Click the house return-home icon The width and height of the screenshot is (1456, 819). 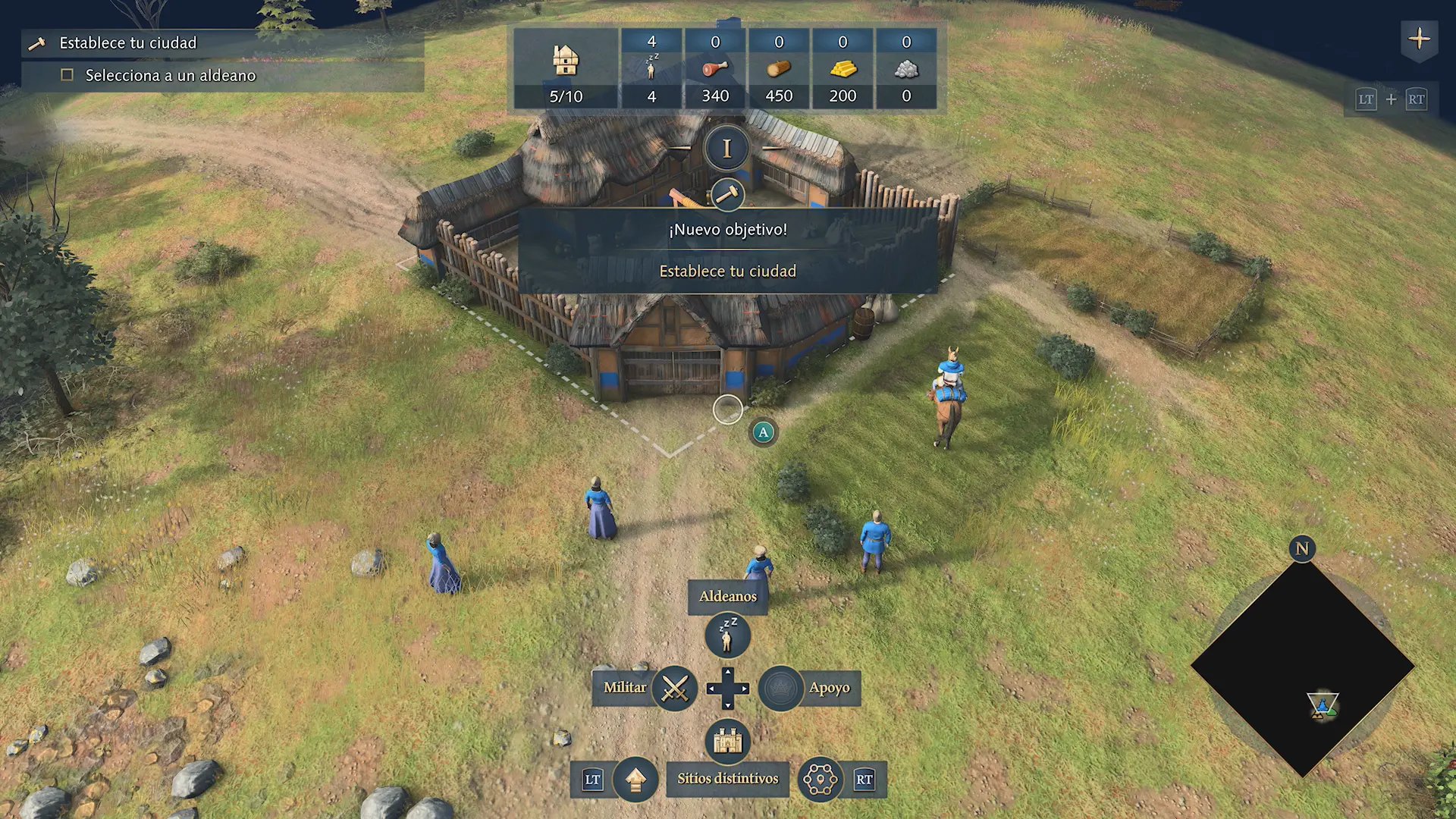tap(635, 779)
